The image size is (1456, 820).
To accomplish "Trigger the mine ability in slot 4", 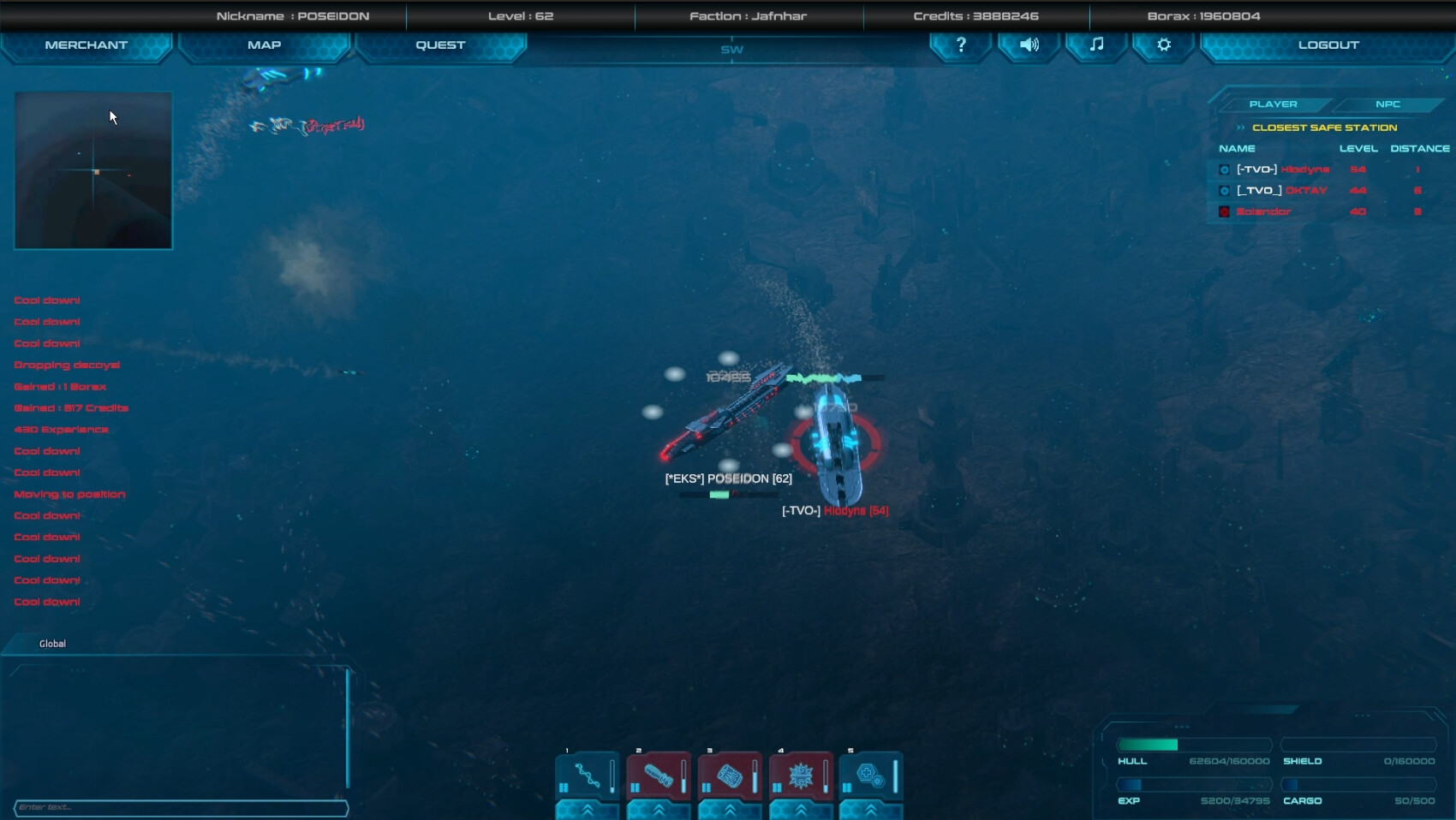I will point(800,775).
